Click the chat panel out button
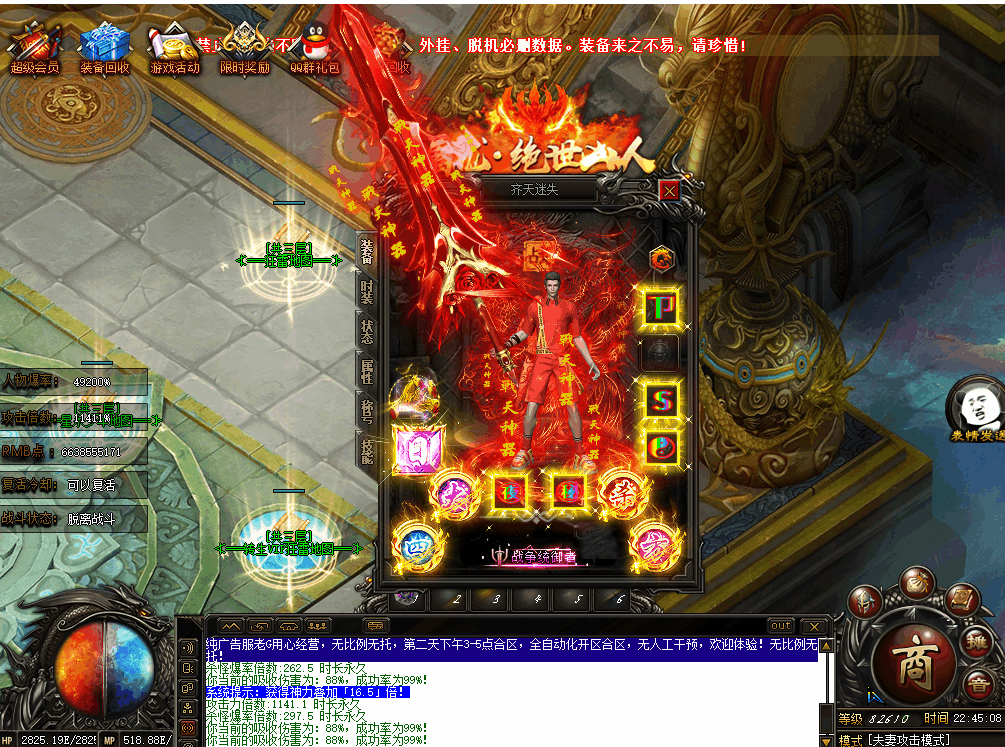1005x747 pixels. [780, 626]
